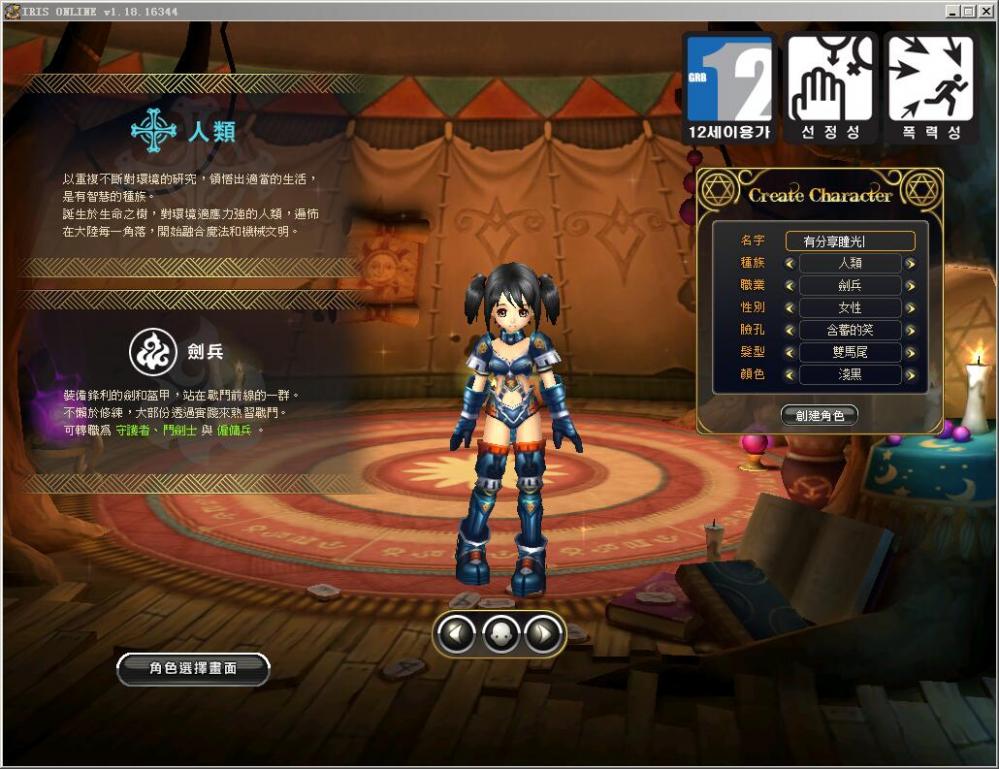Image resolution: width=999 pixels, height=769 pixels.
Task: Cycle 顏色 hair color backward
Action: 789,376
